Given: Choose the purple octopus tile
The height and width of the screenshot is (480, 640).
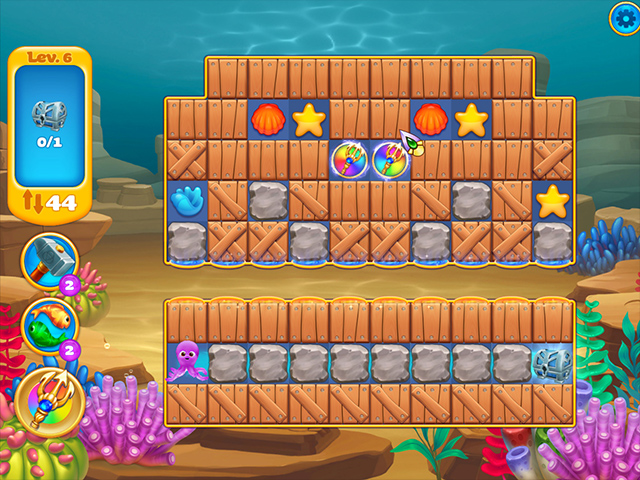Looking at the screenshot, I should pos(186,359).
